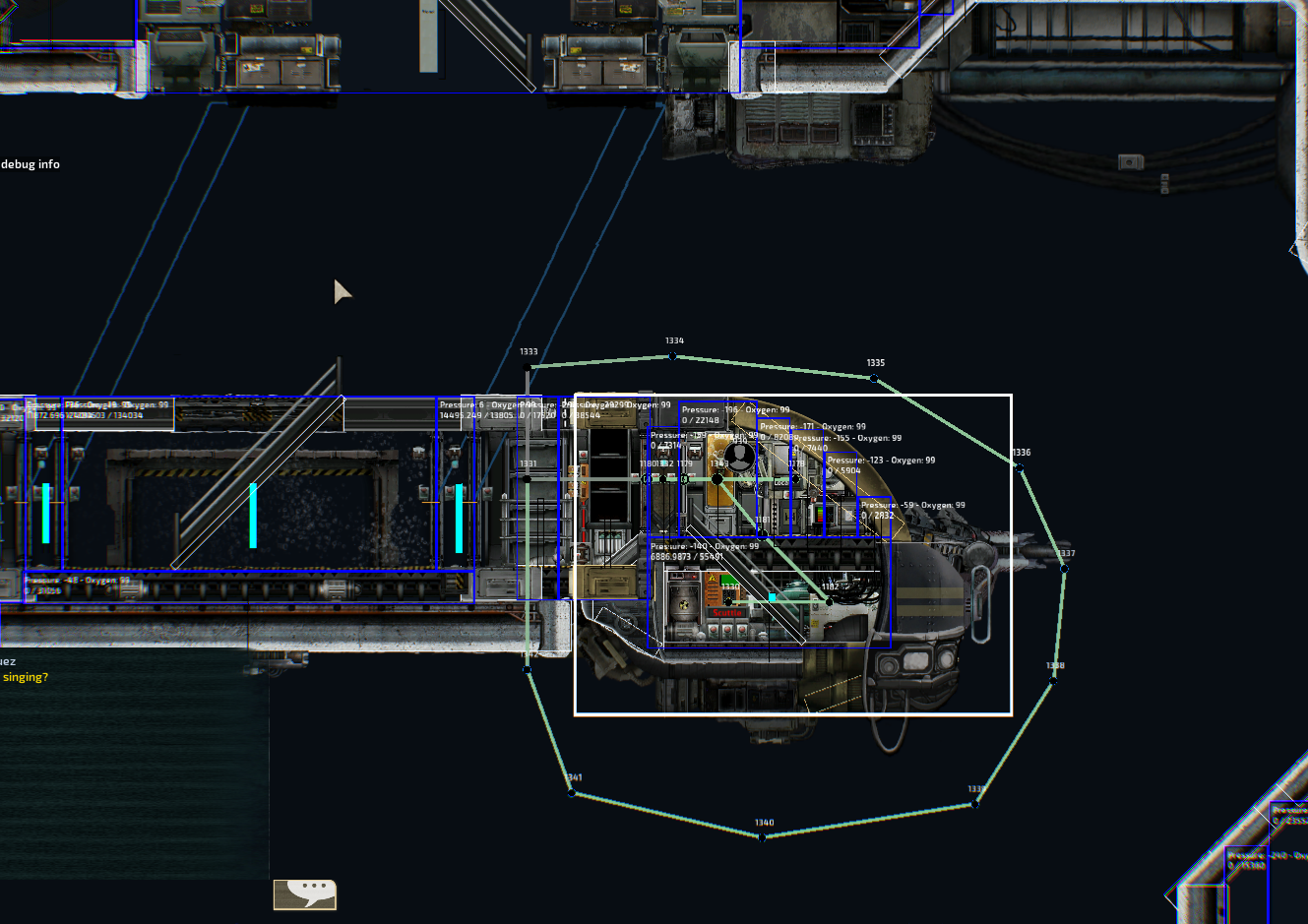Select the character portrait icon on the submarine
Image resolution: width=1308 pixels, height=924 pixels.
[x=739, y=458]
